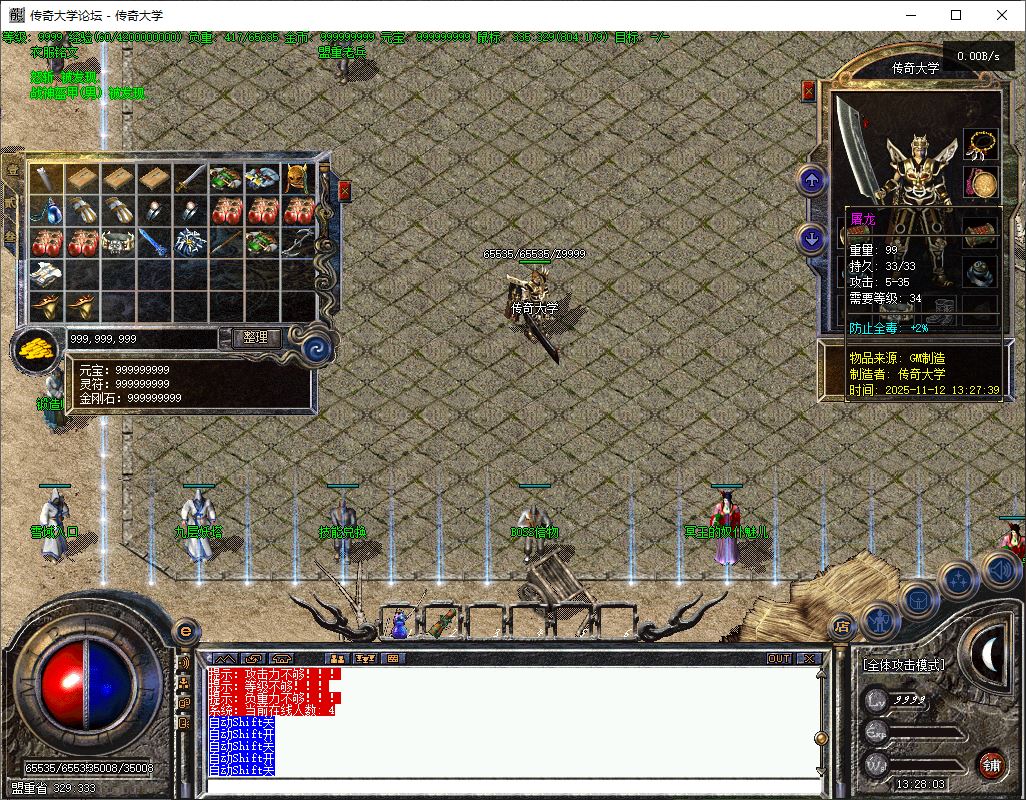Click the OUT button above the chat
The image size is (1026, 800).
click(779, 658)
